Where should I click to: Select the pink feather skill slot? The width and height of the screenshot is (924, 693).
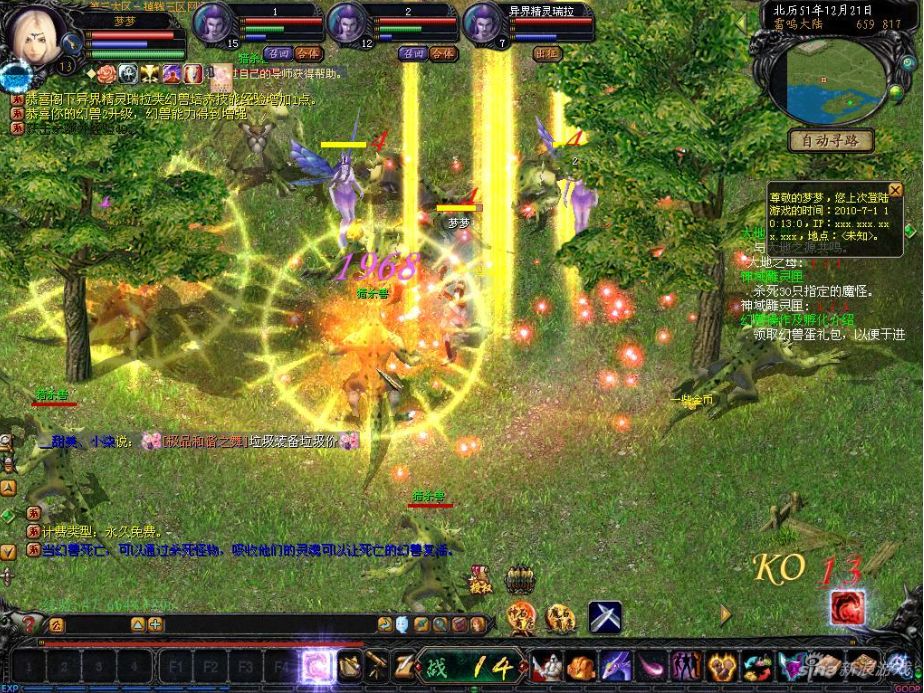(652, 665)
